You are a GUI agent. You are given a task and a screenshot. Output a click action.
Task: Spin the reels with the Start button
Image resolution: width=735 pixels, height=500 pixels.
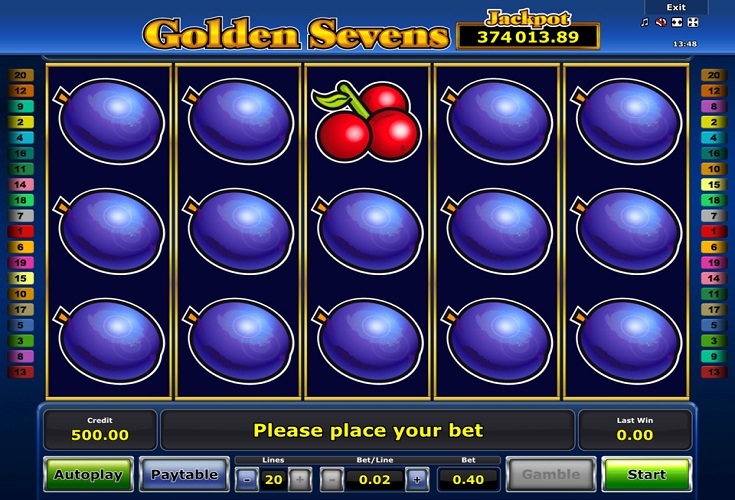coord(646,474)
